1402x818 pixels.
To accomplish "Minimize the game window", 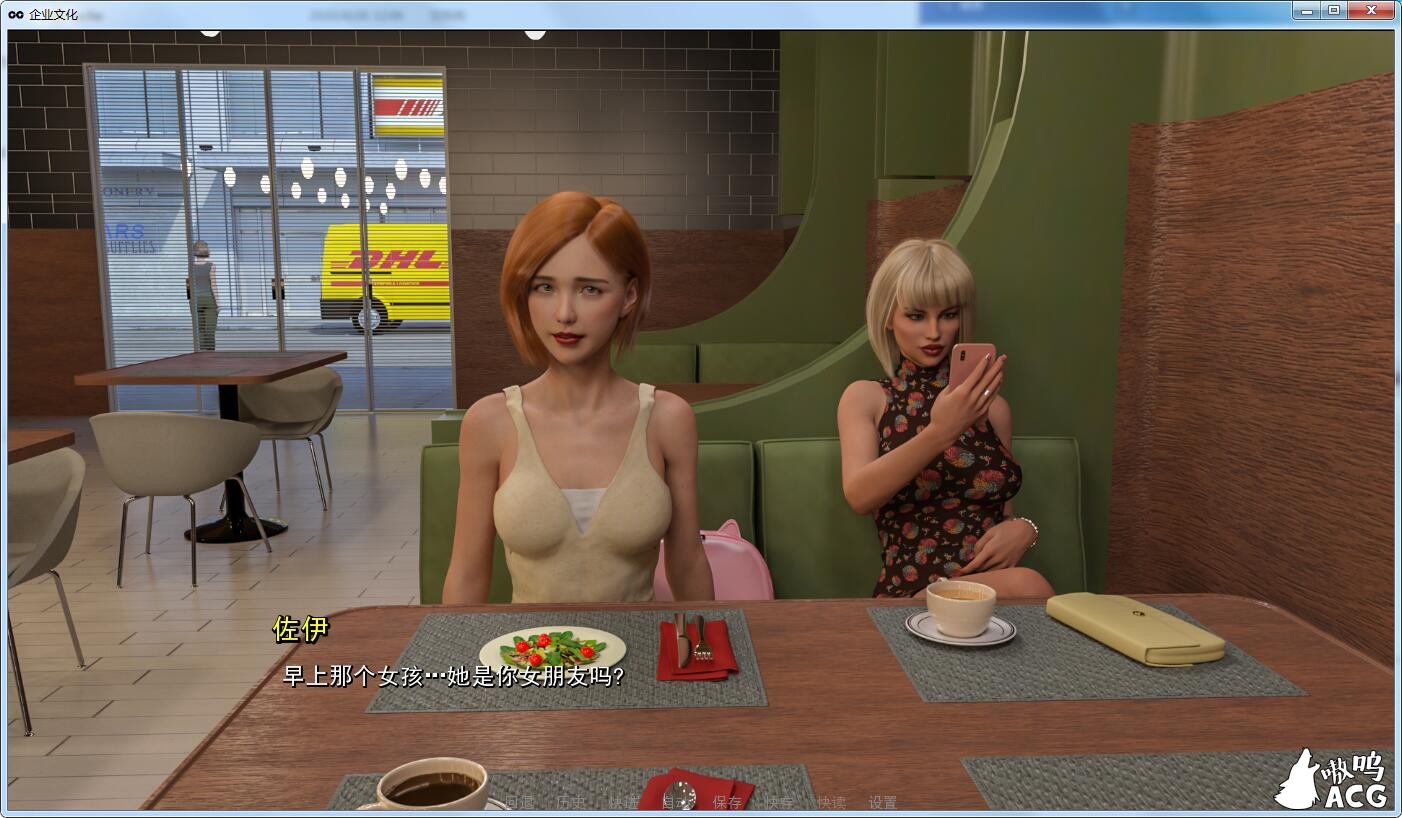I will [x=1308, y=11].
